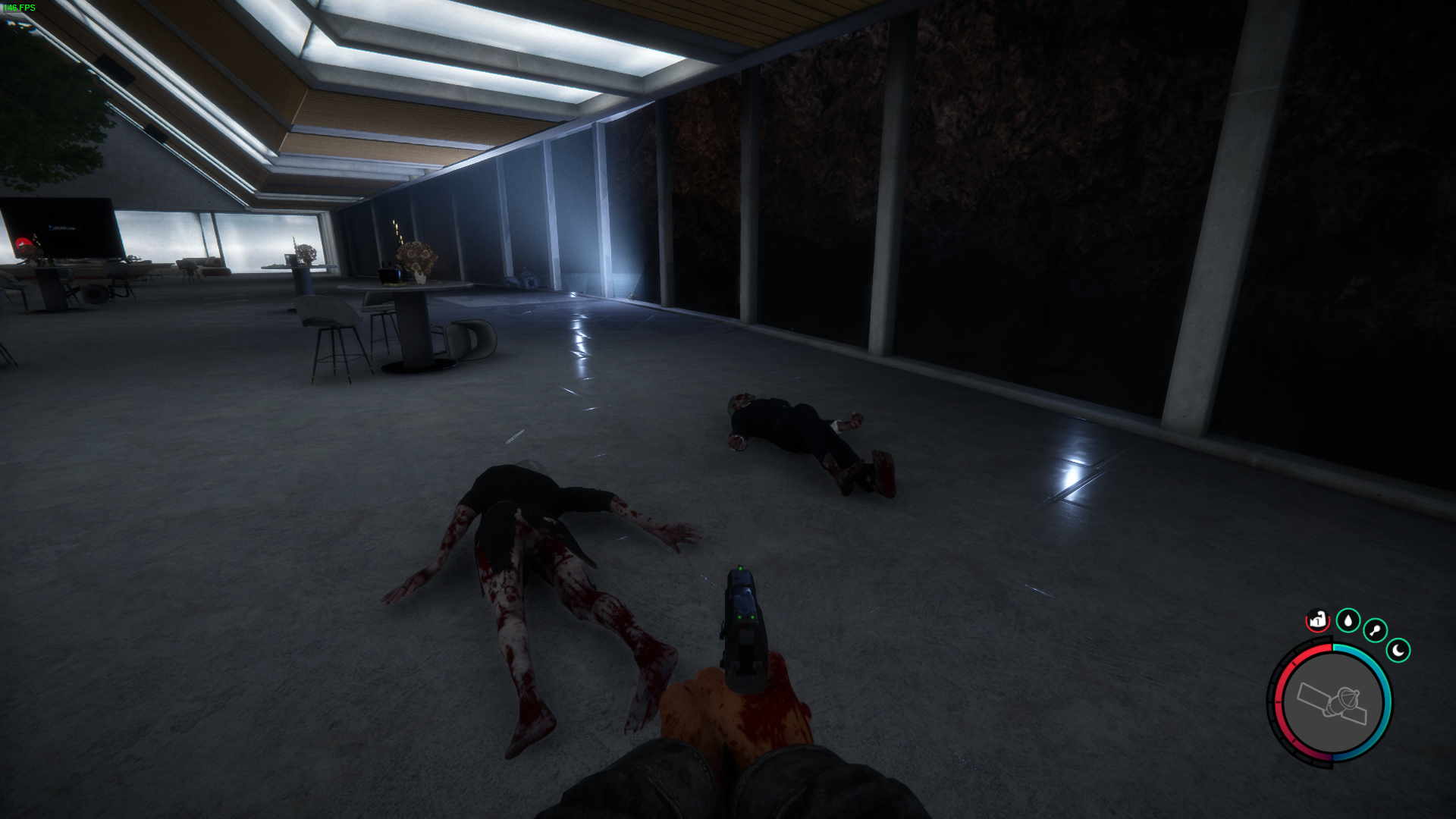
Task: Click the drumstick hunger icon
Action: tap(1375, 630)
